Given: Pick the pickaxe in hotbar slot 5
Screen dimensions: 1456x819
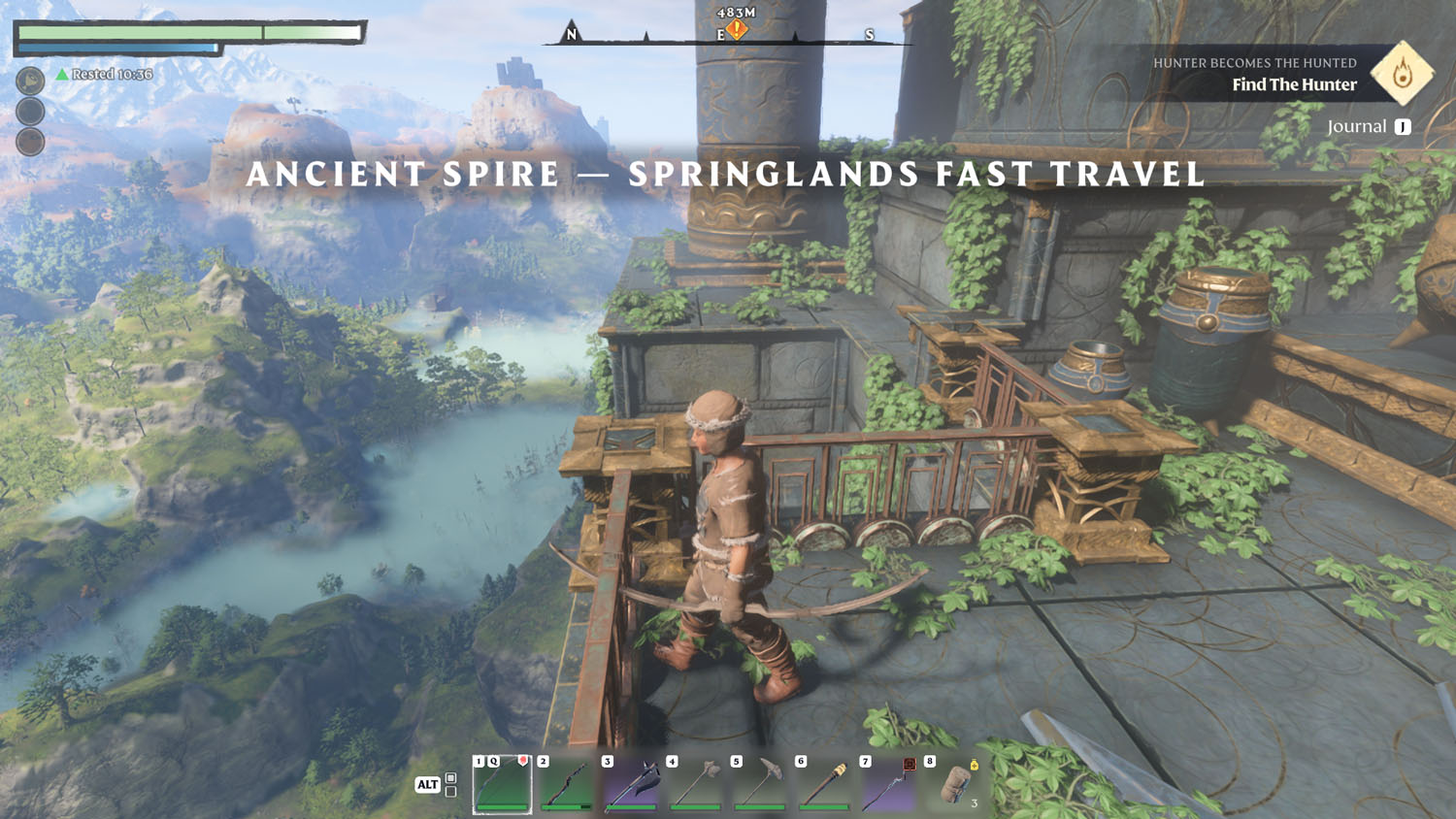Looking at the screenshot, I should click(760, 784).
